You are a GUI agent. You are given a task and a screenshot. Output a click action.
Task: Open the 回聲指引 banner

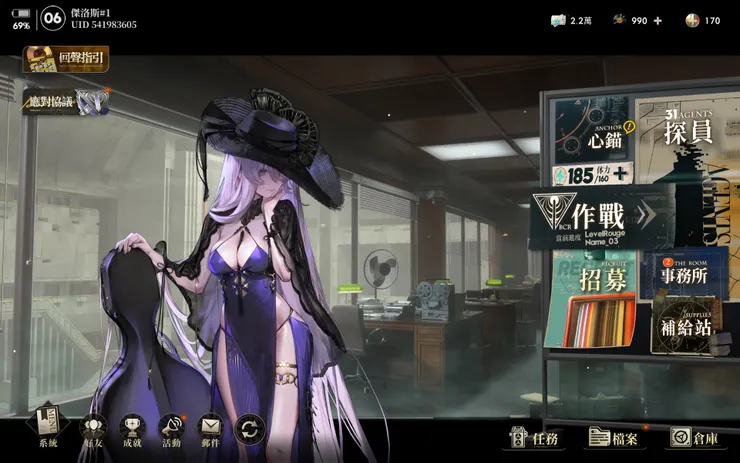click(x=66, y=59)
